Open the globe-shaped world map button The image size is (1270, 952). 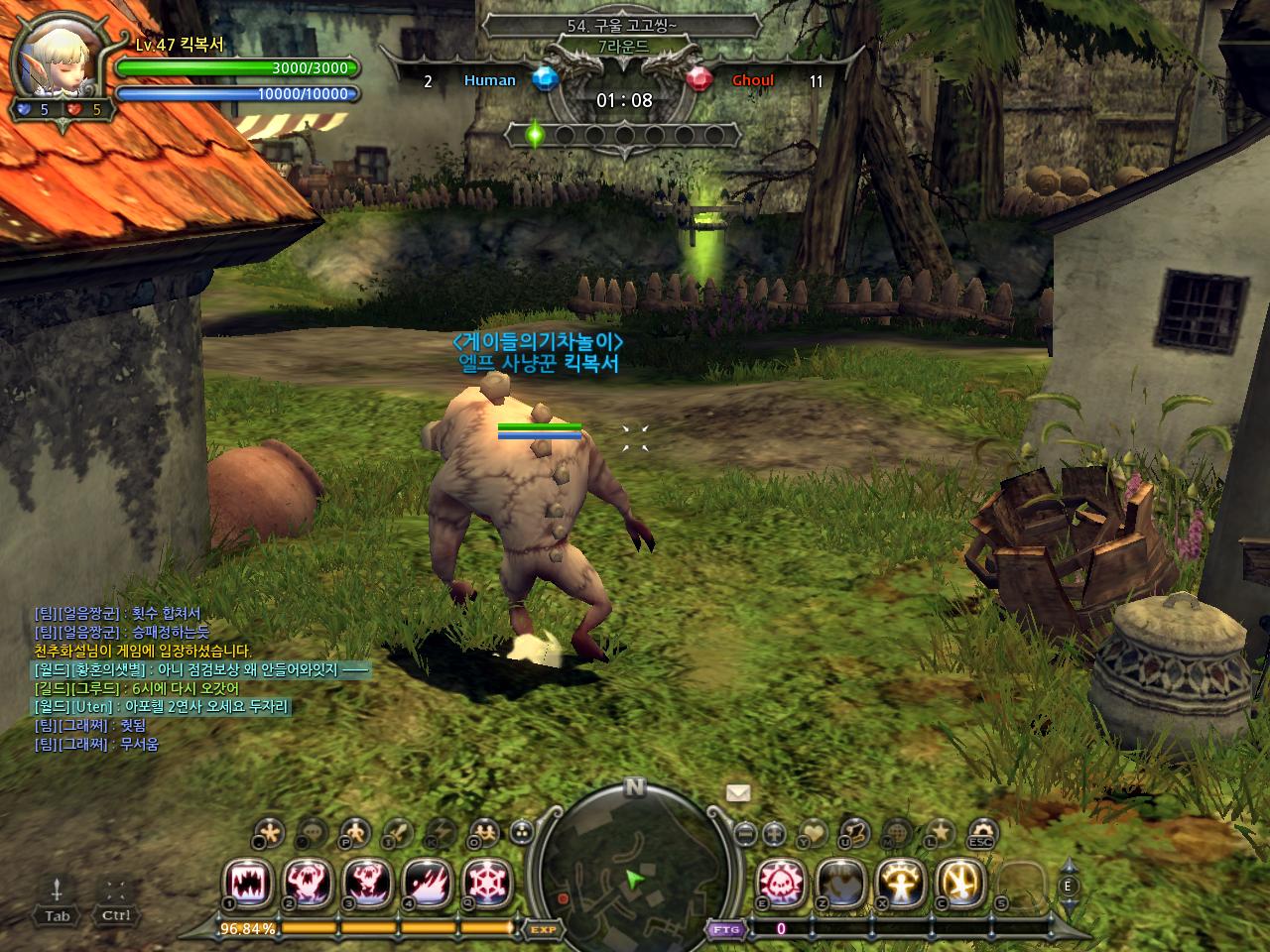pyautogui.click(x=897, y=833)
